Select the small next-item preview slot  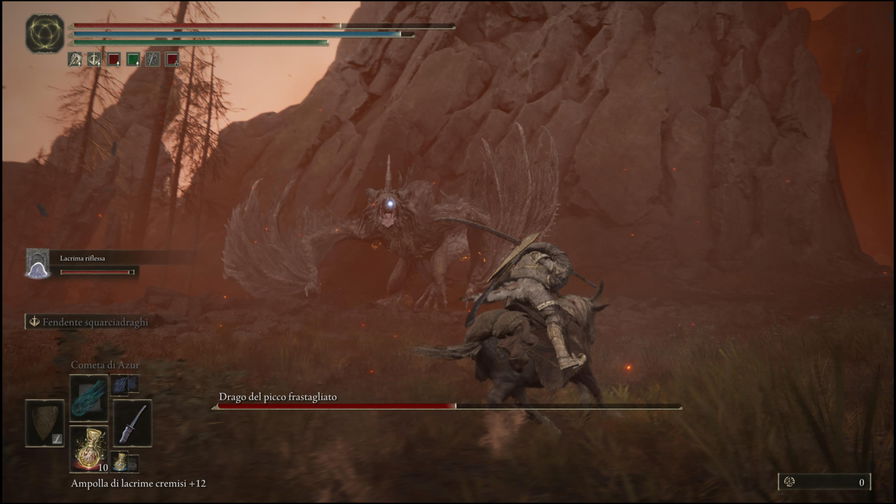tap(120, 461)
